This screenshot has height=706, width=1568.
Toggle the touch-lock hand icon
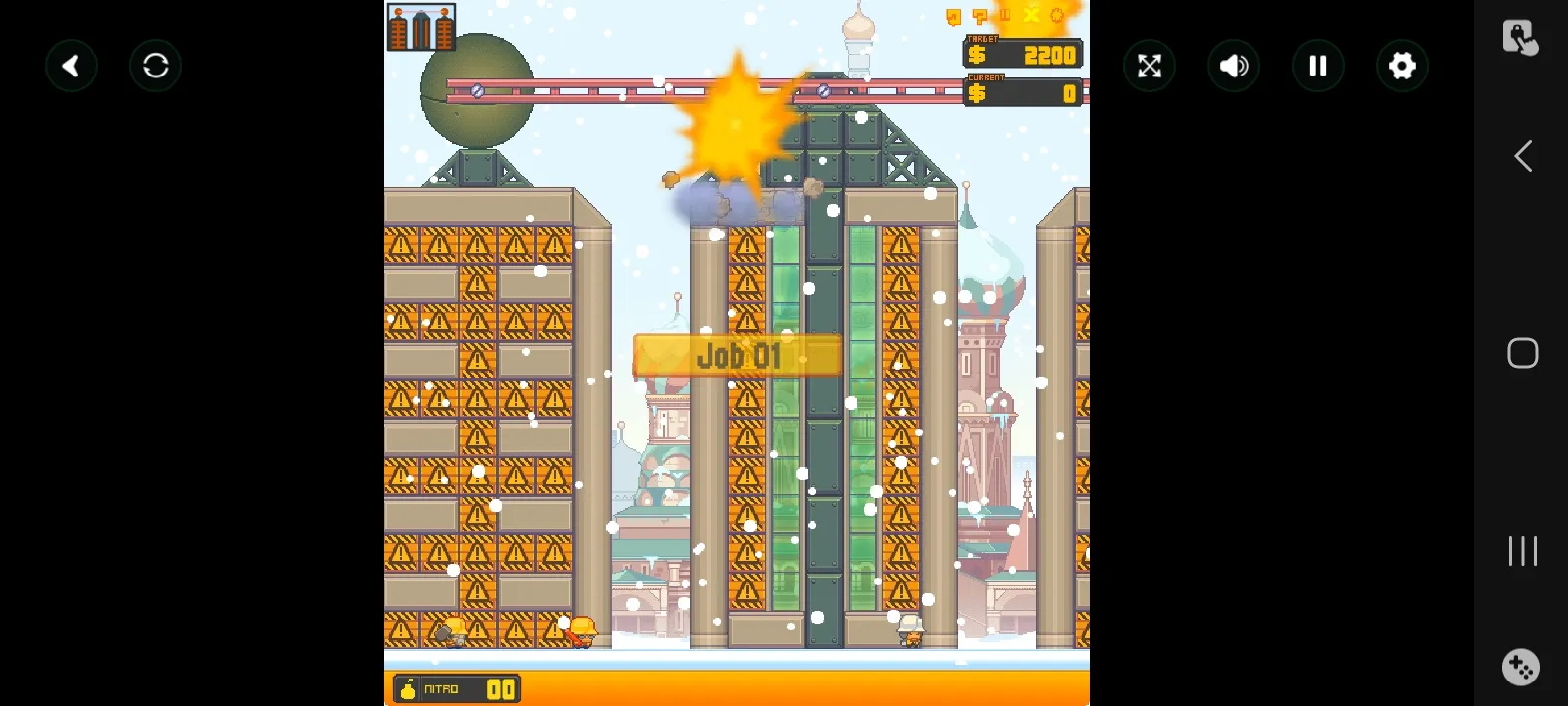click(1519, 37)
